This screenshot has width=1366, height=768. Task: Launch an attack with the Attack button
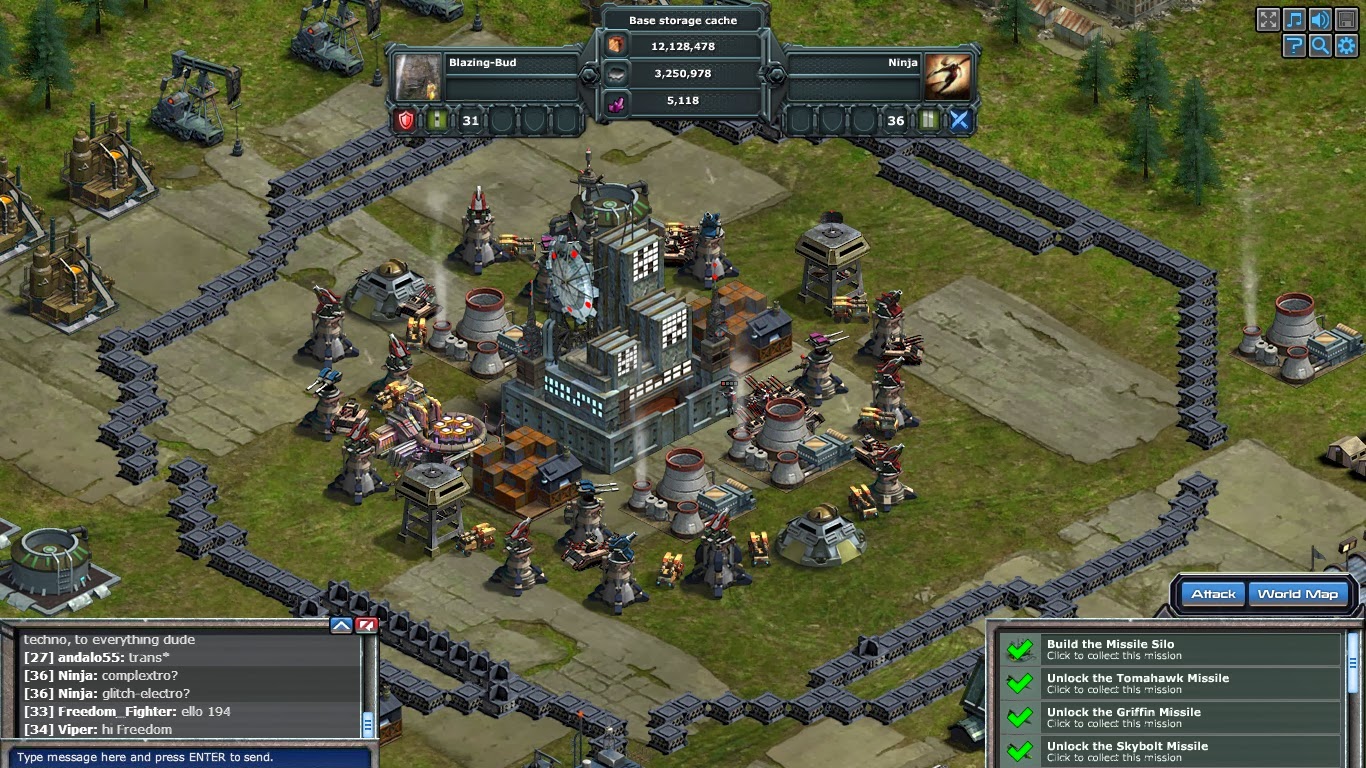click(1213, 594)
